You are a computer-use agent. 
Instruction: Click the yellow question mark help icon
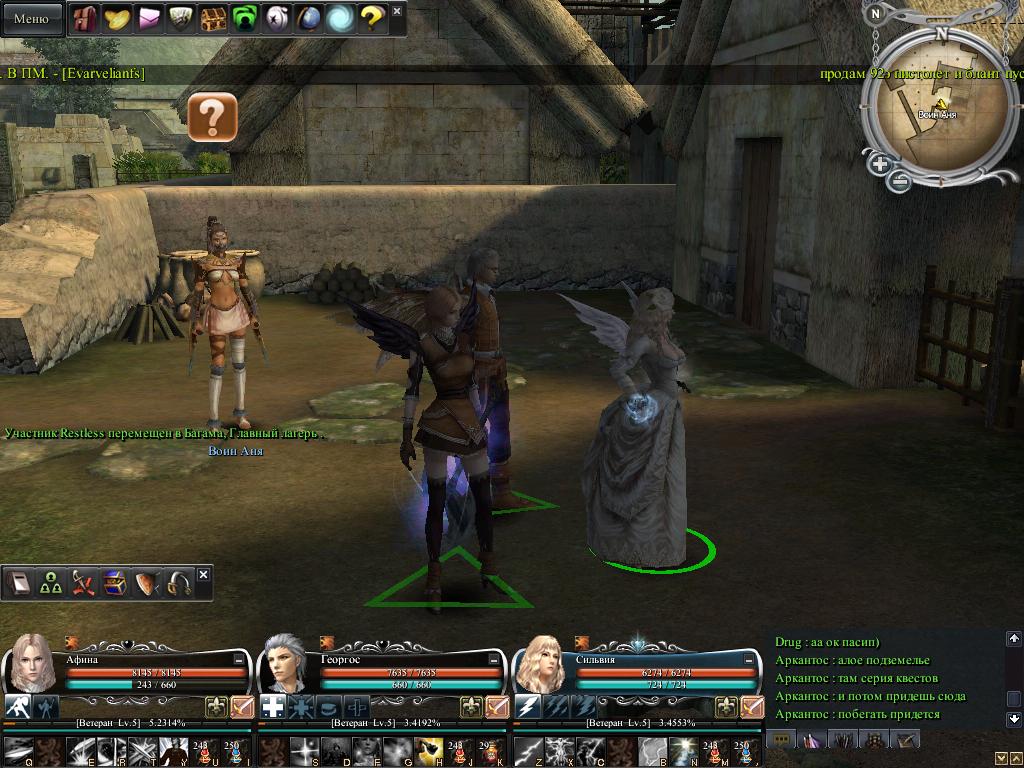[372, 18]
